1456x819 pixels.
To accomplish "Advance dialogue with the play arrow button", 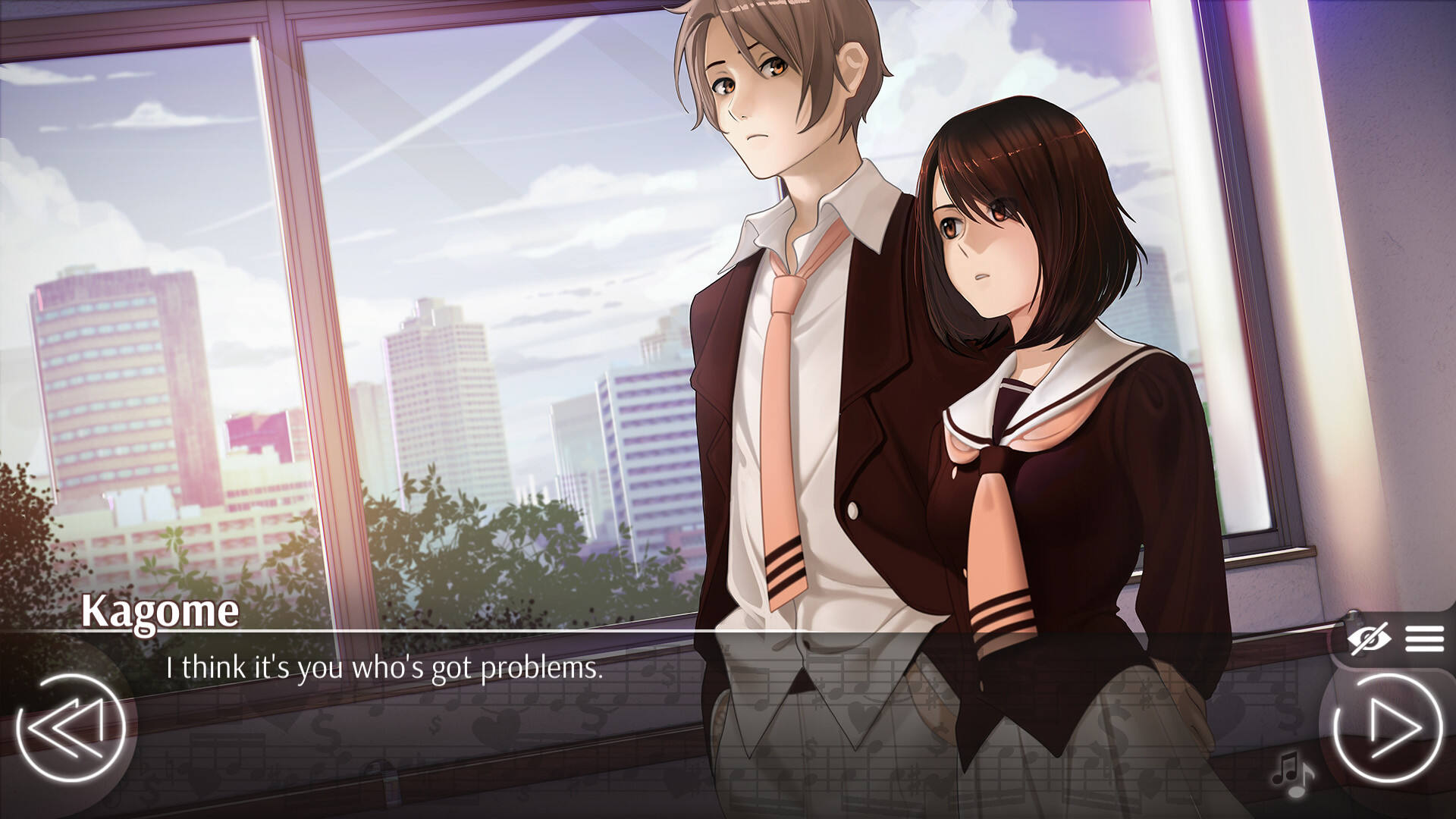I will (1389, 729).
